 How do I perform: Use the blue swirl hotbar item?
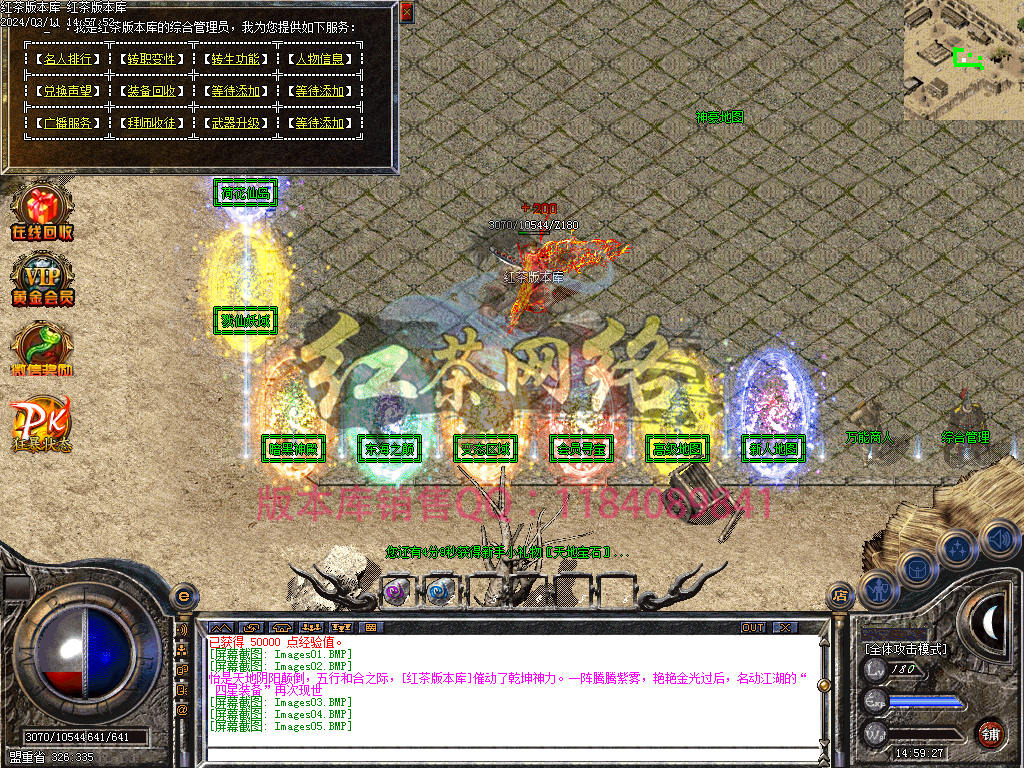[440, 591]
